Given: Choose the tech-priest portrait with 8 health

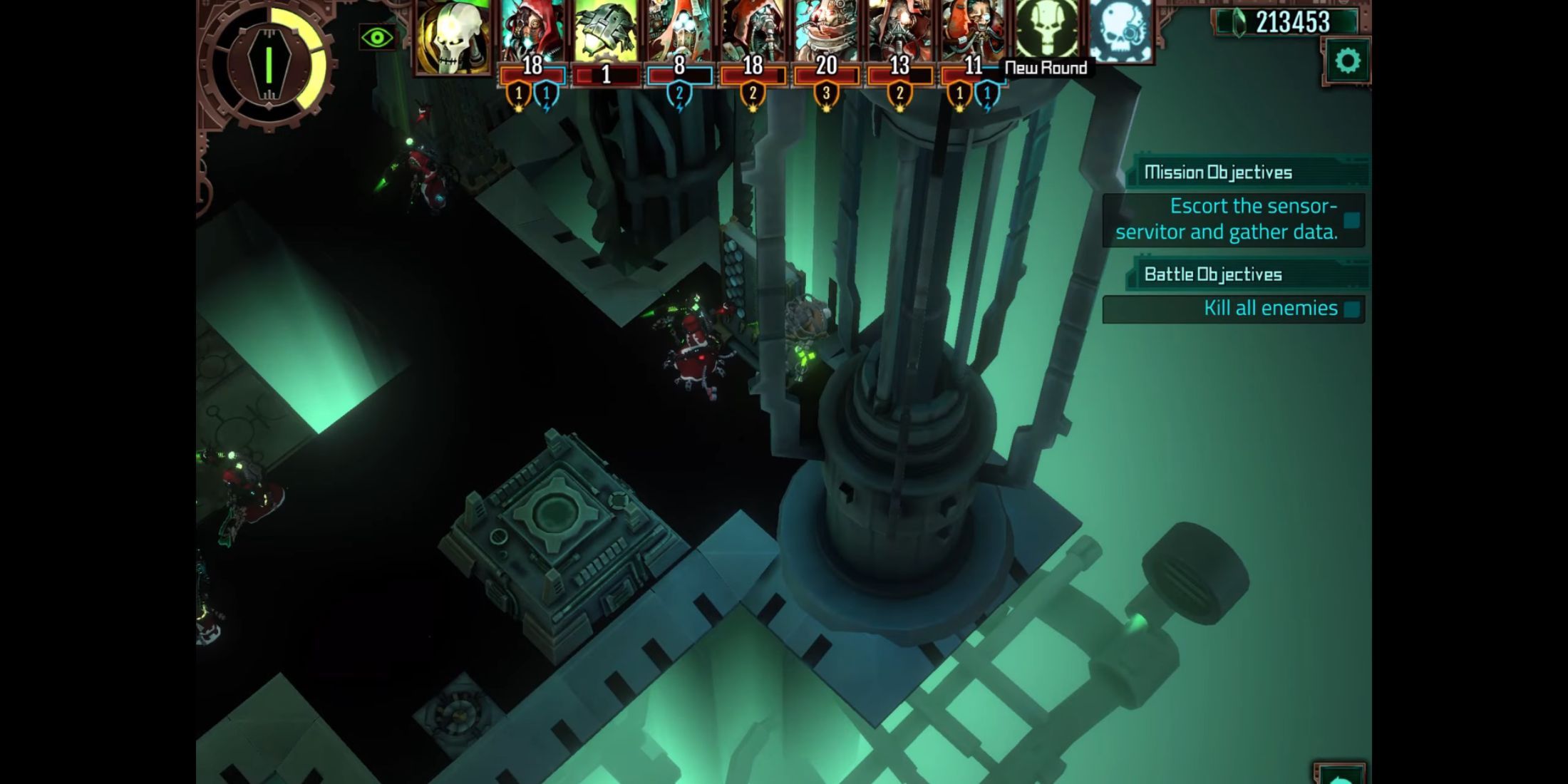Looking at the screenshot, I should [679, 32].
